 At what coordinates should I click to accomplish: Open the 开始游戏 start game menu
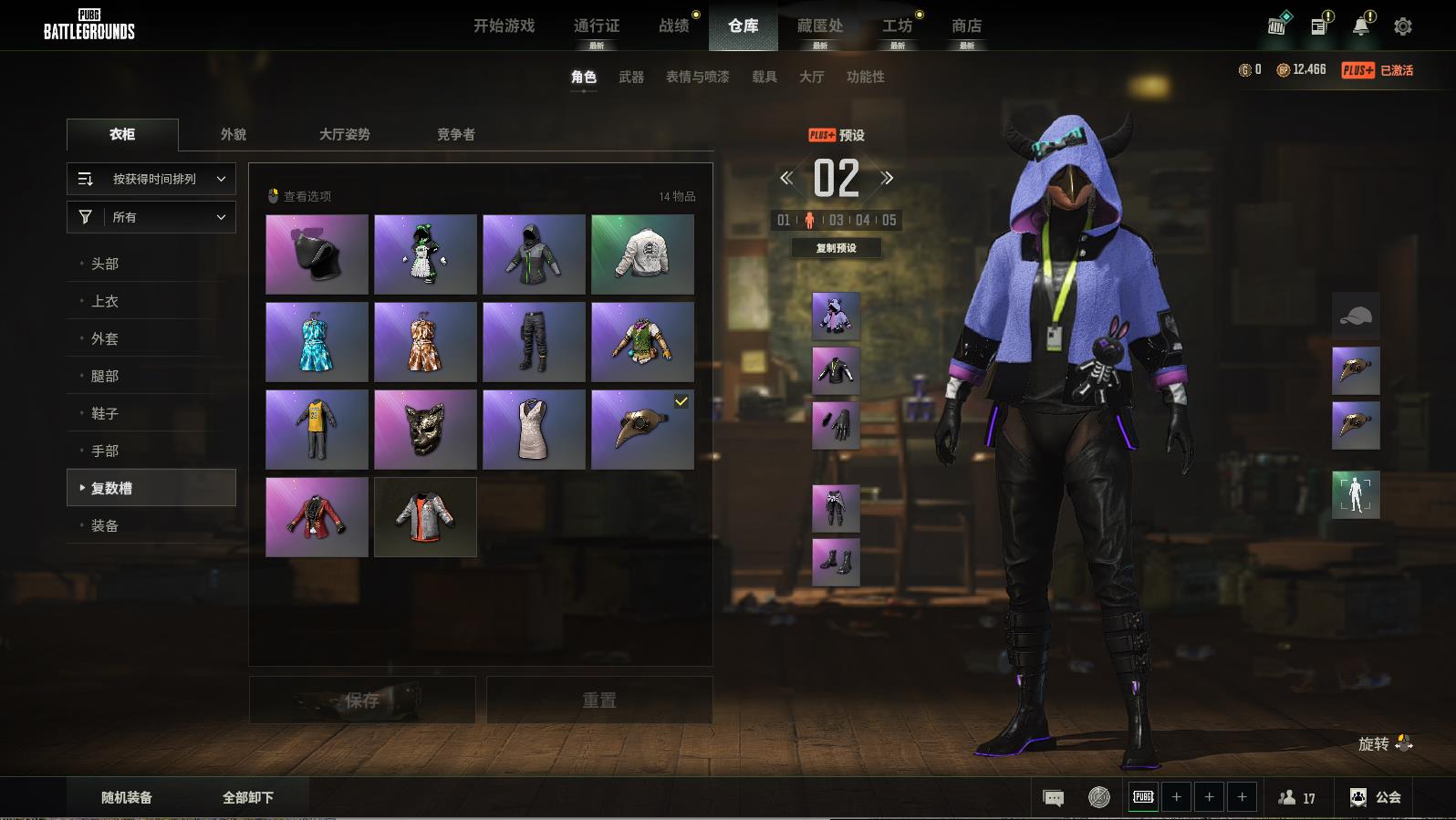(x=504, y=26)
